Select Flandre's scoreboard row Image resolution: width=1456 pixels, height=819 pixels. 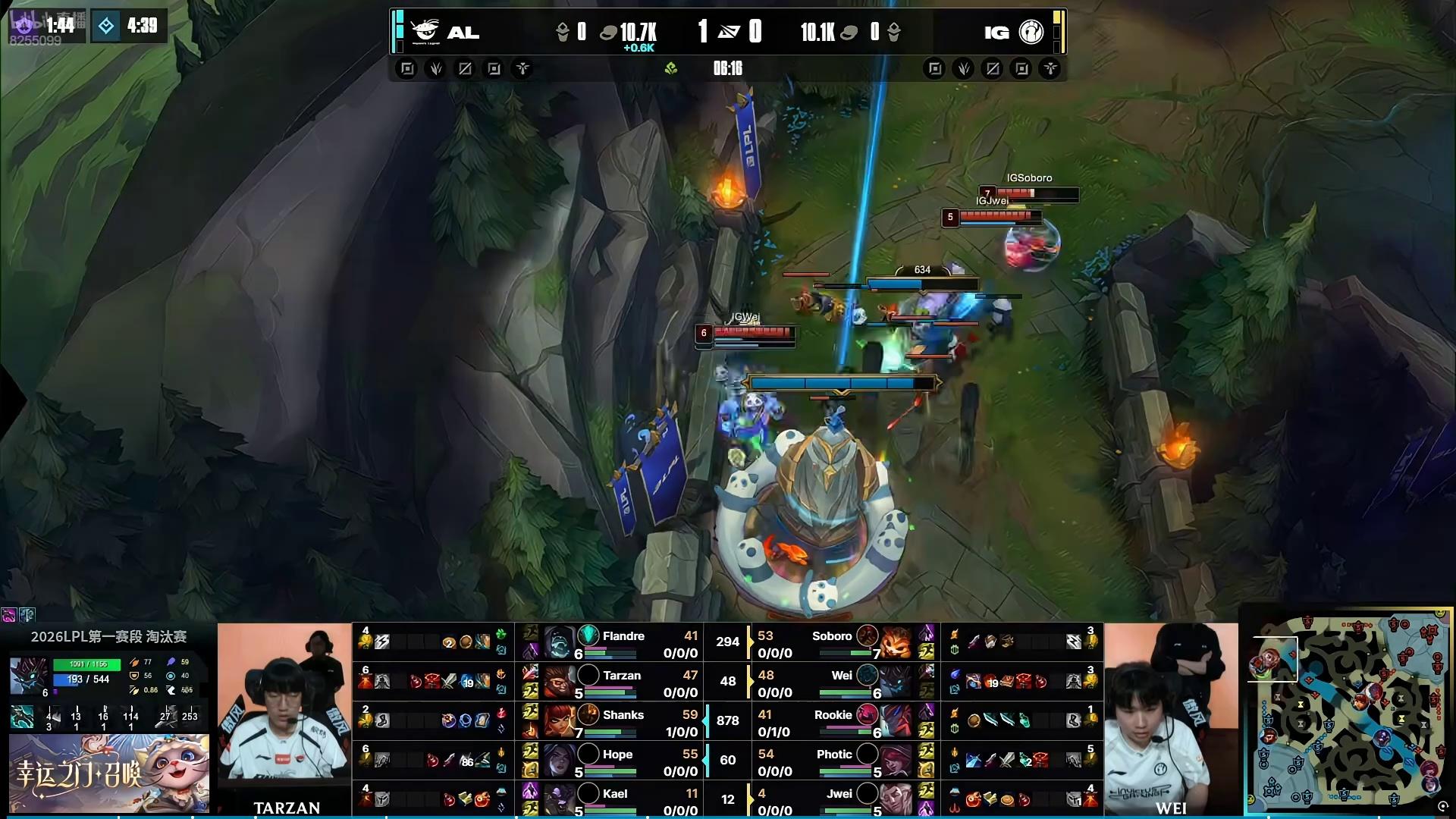point(622,643)
